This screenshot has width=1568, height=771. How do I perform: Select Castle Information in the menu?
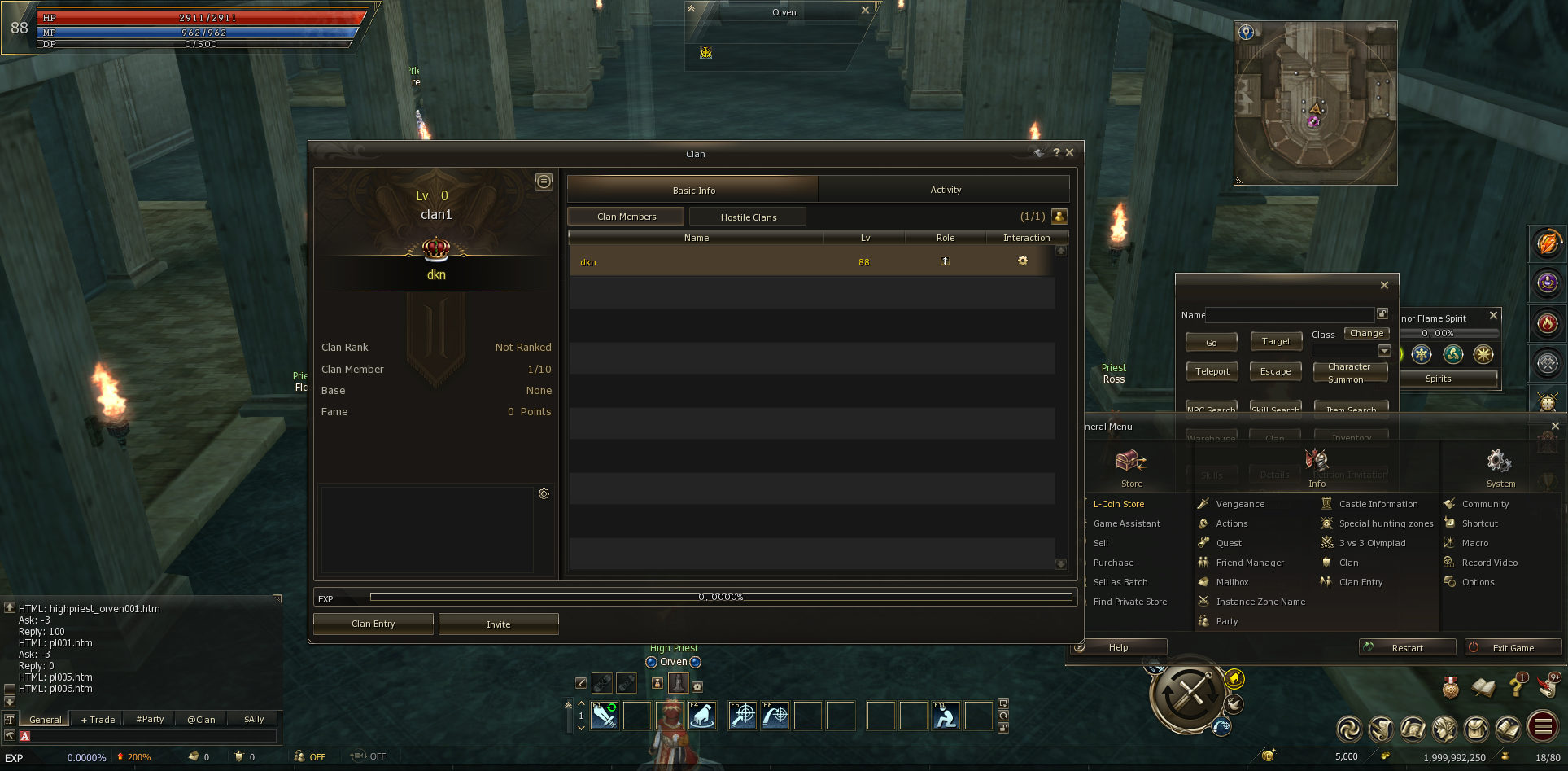click(x=1378, y=504)
